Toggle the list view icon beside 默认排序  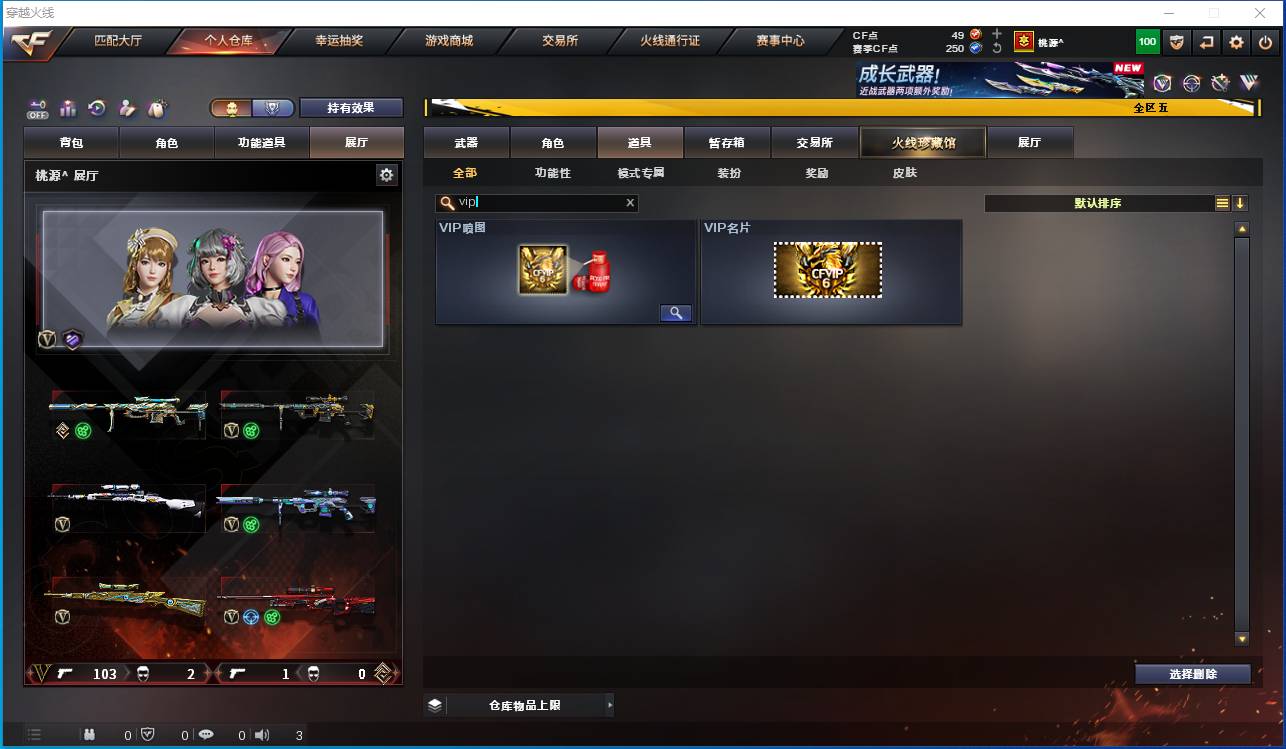(1222, 203)
